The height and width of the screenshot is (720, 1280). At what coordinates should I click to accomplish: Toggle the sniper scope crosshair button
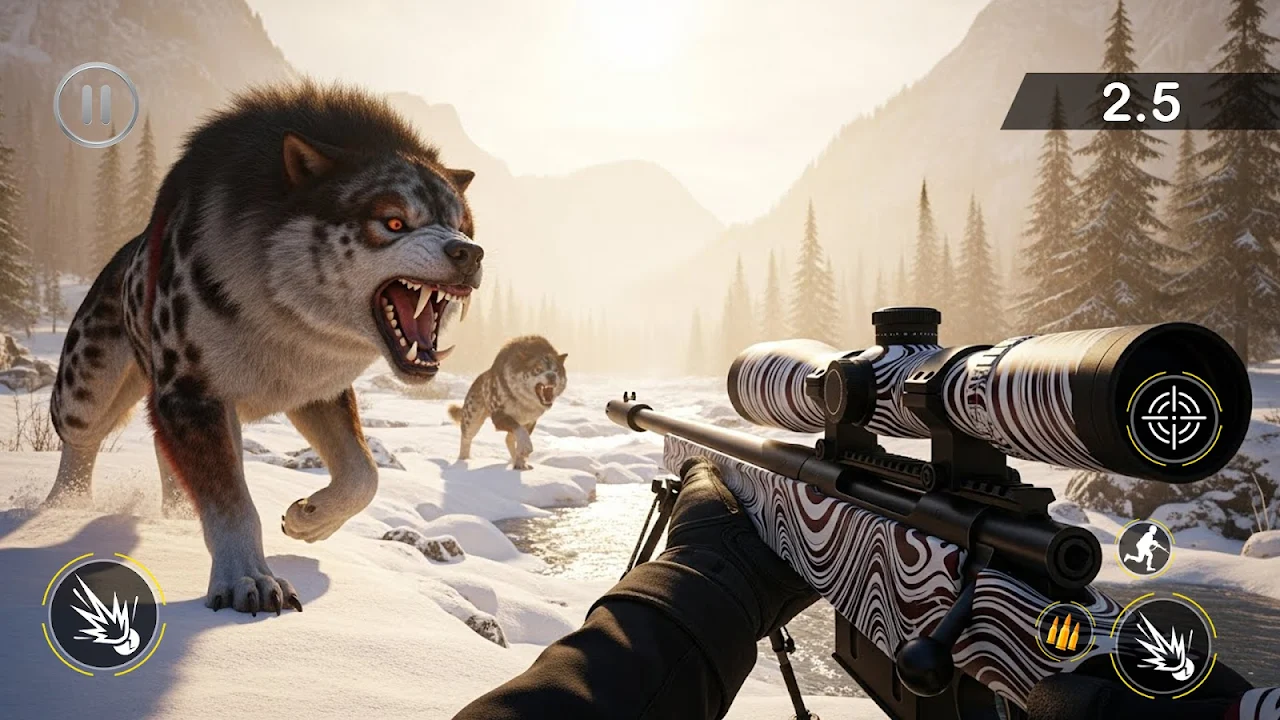pyautogui.click(x=1174, y=418)
